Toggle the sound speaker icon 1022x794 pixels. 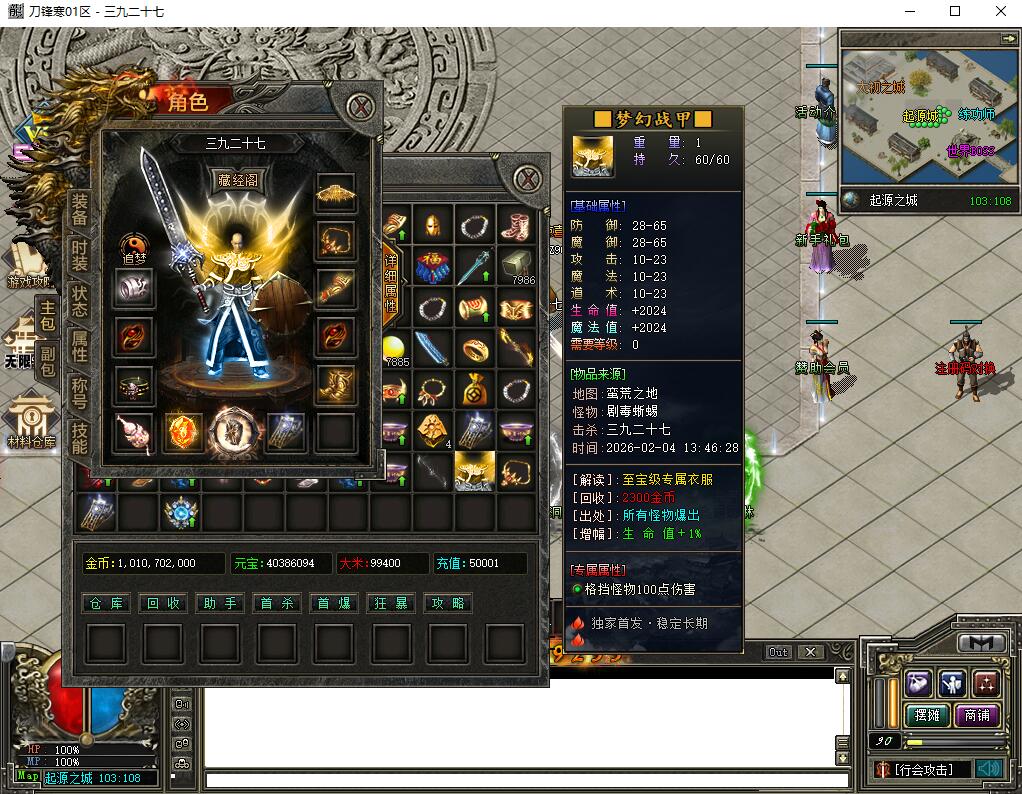coord(989,768)
